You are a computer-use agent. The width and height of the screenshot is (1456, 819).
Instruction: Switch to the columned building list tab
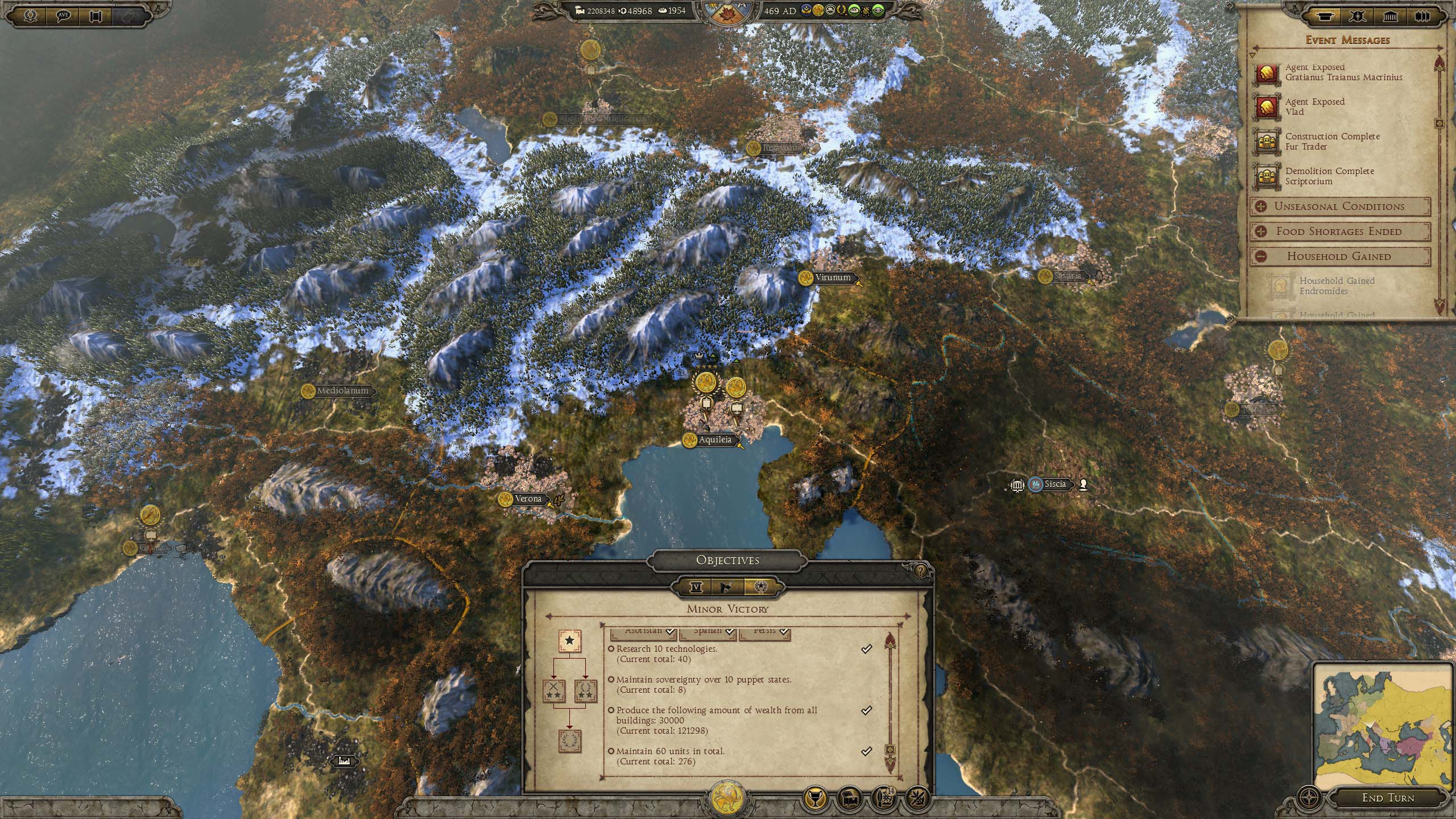1390,16
